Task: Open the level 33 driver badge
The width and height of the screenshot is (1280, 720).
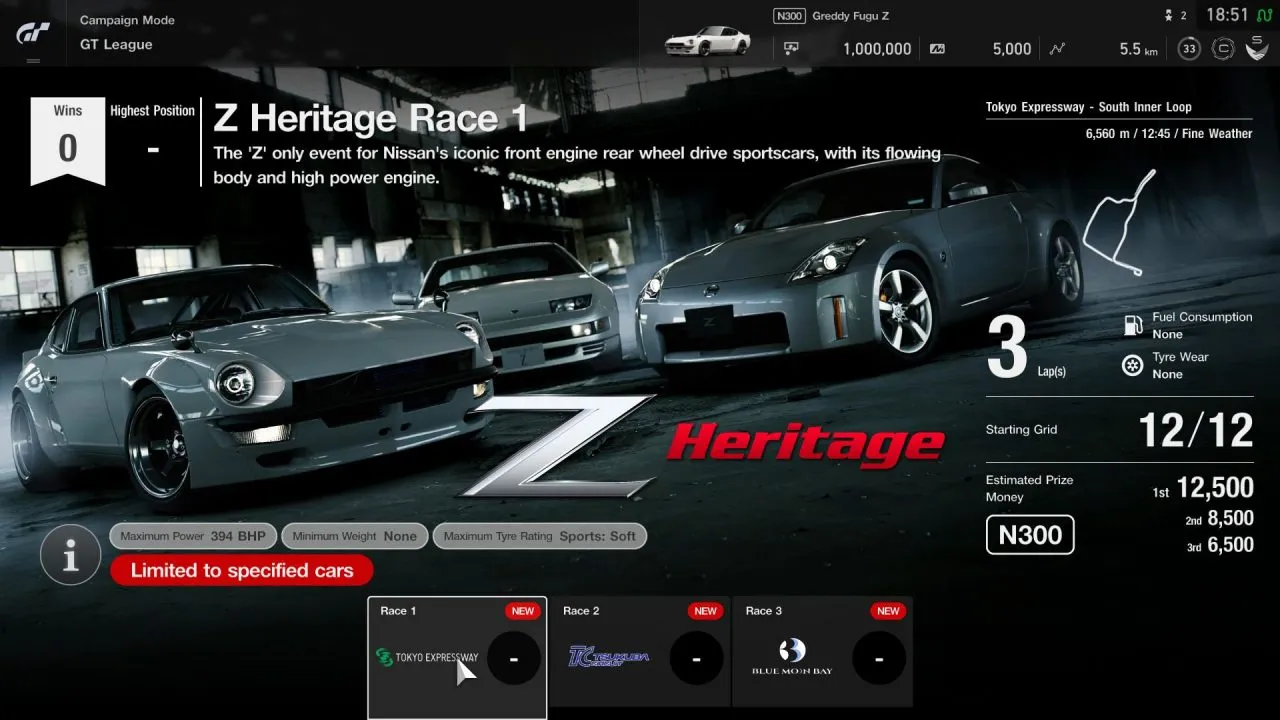Action: point(1189,49)
